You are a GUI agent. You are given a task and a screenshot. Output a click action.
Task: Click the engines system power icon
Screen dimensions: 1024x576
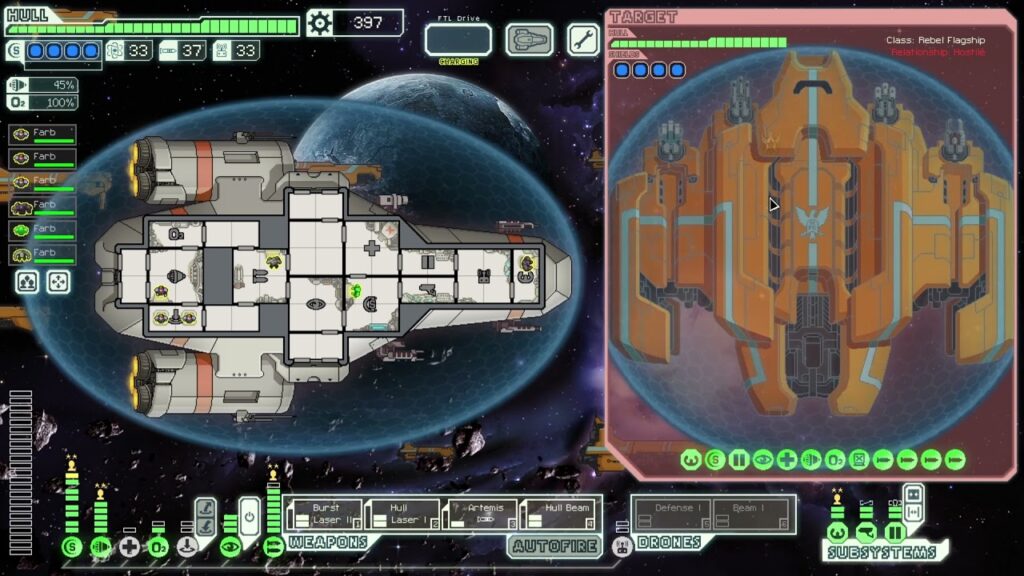tap(100, 547)
